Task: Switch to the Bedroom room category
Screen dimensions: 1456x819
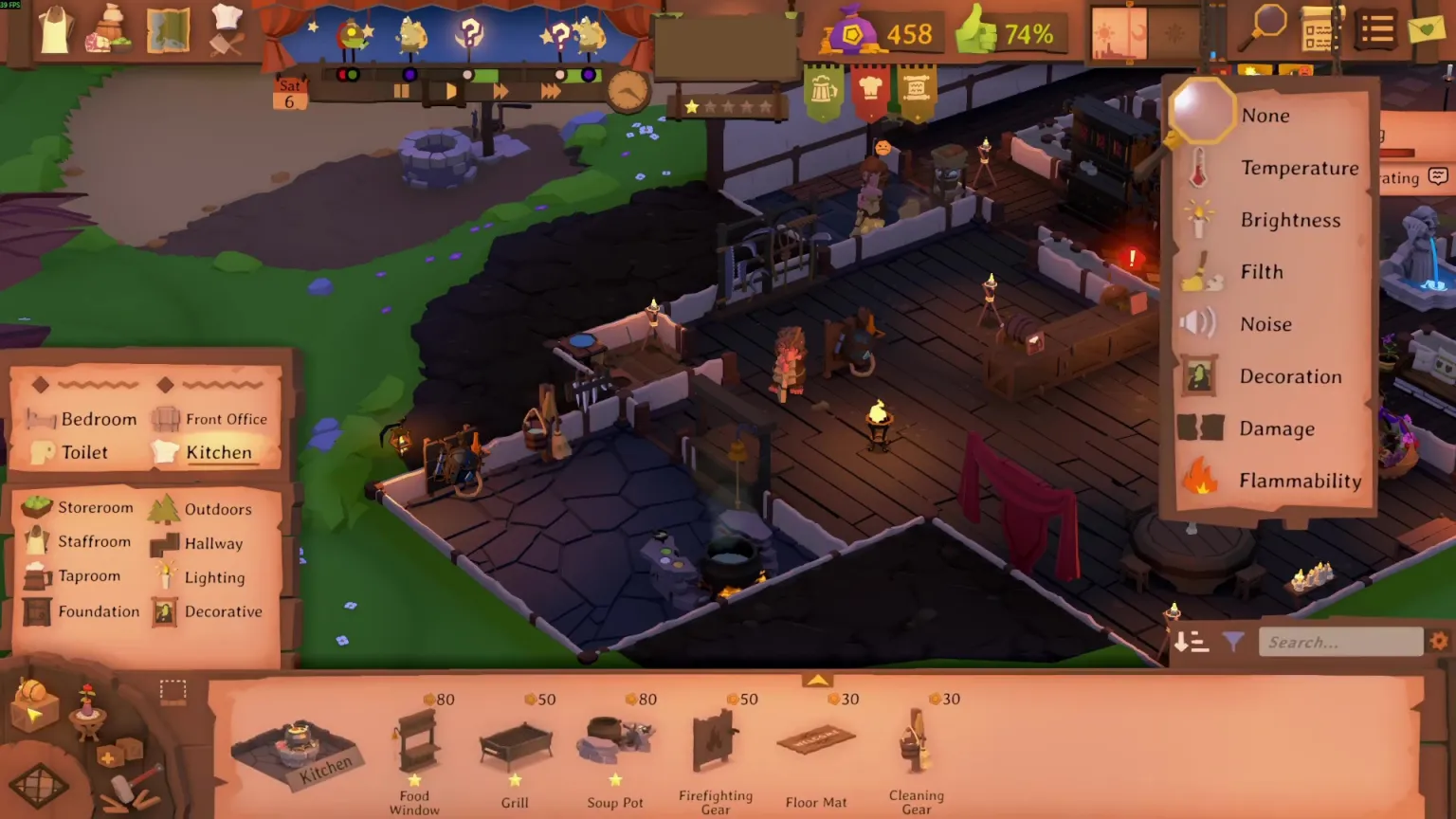Action: click(100, 418)
